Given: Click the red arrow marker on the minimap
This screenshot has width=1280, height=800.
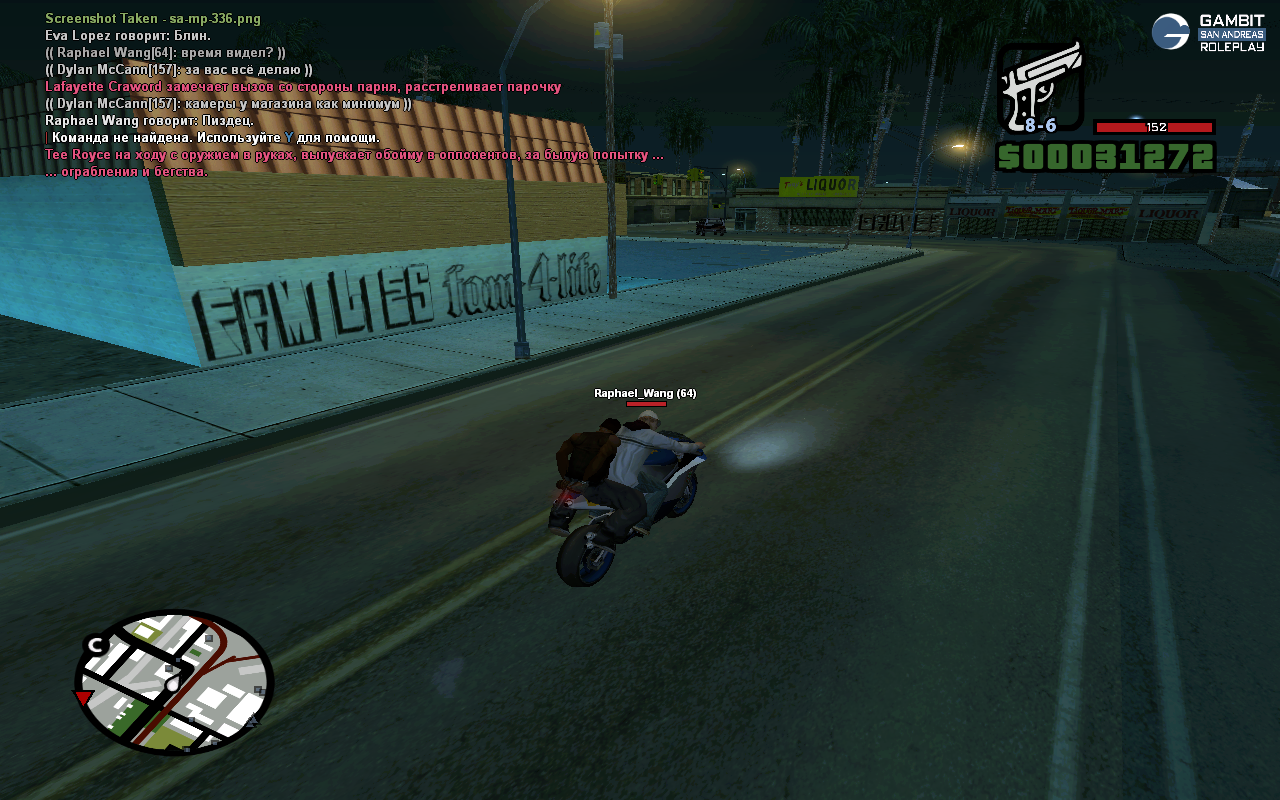Looking at the screenshot, I should [x=84, y=696].
